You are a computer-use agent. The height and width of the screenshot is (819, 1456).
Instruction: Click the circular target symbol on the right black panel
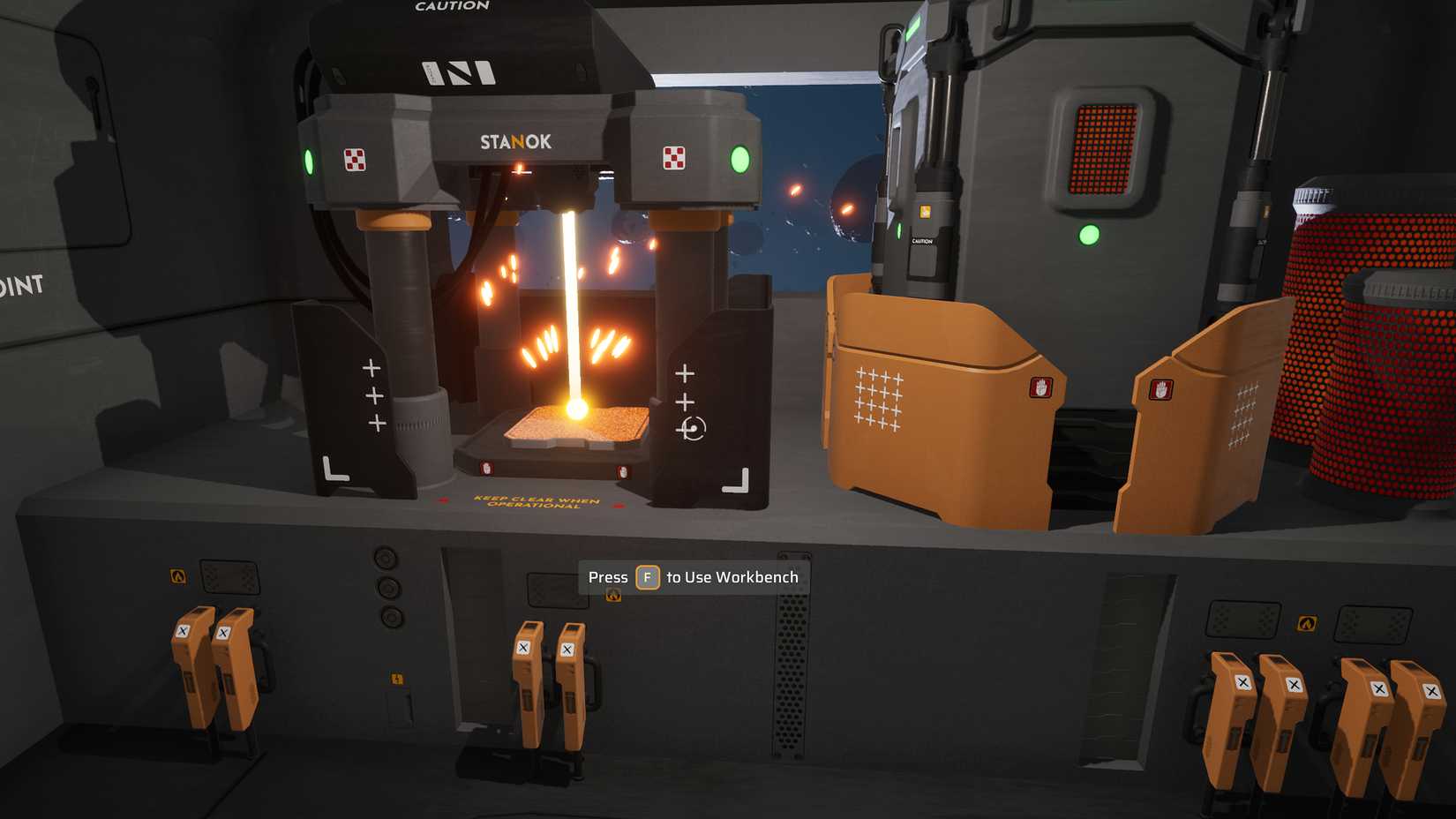[694, 430]
